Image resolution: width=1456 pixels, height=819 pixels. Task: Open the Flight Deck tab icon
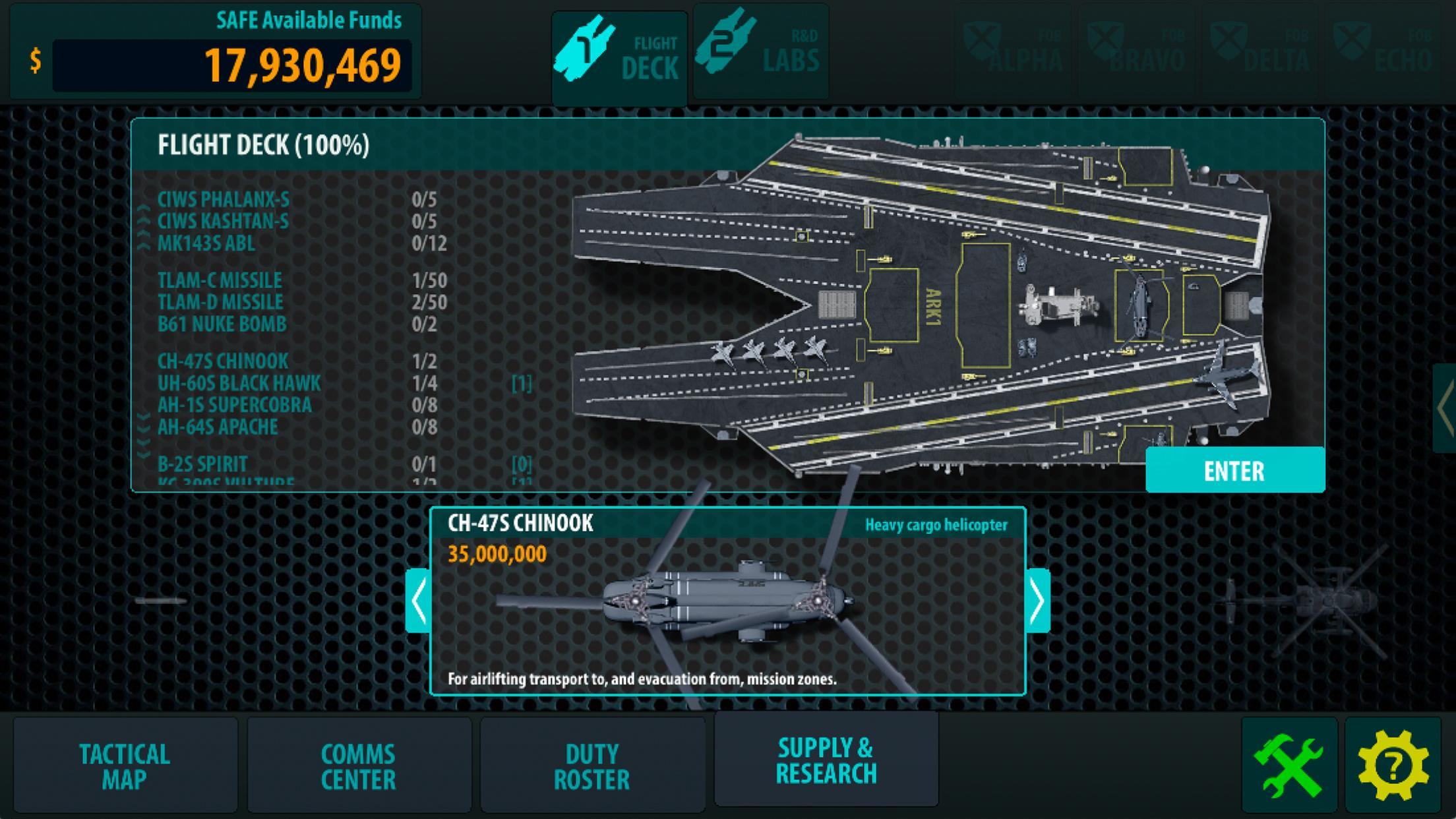585,47
